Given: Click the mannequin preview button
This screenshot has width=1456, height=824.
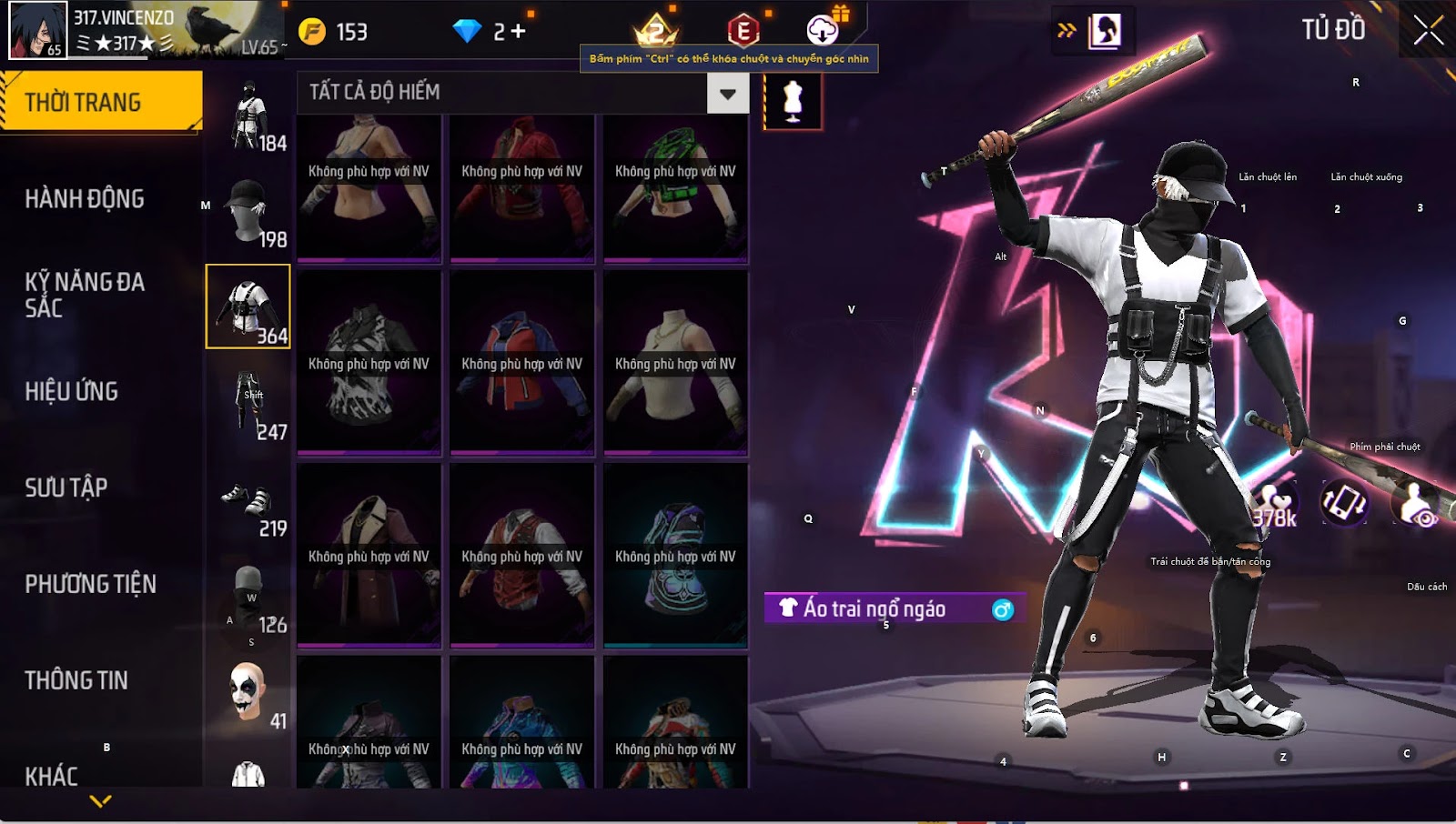Looking at the screenshot, I should point(793,101).
